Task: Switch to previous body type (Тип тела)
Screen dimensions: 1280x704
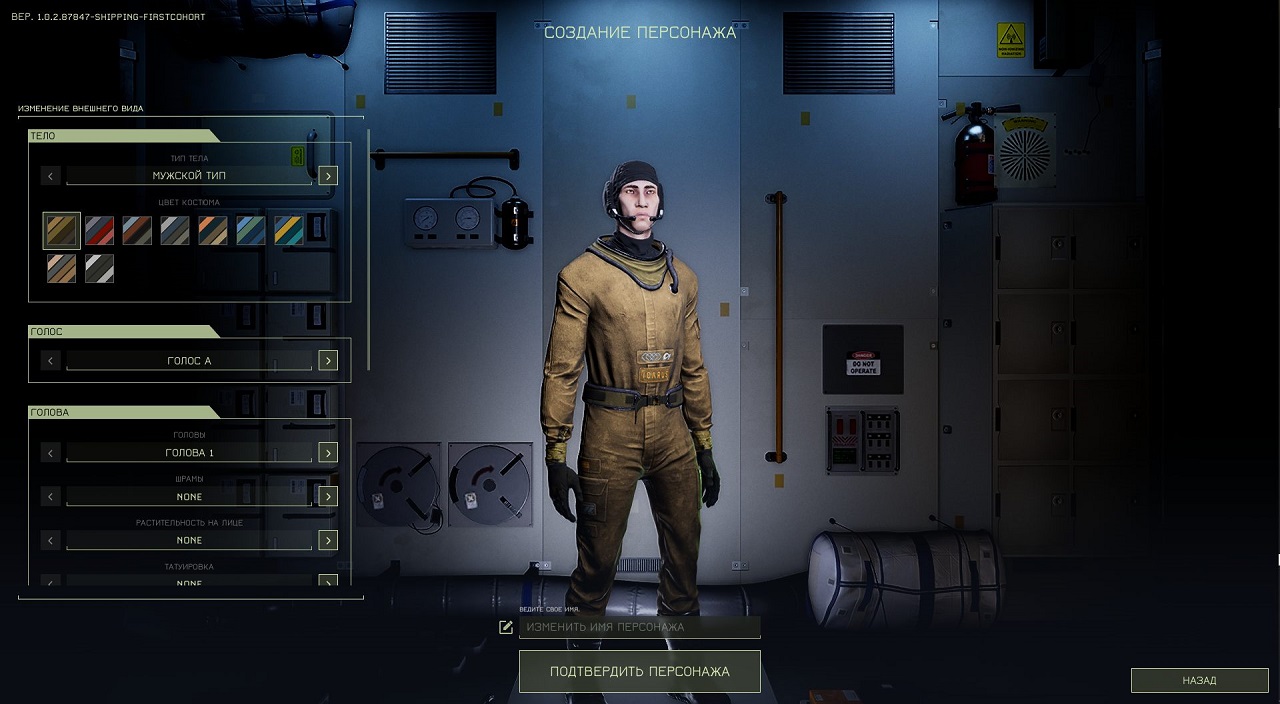Action: 51,176
